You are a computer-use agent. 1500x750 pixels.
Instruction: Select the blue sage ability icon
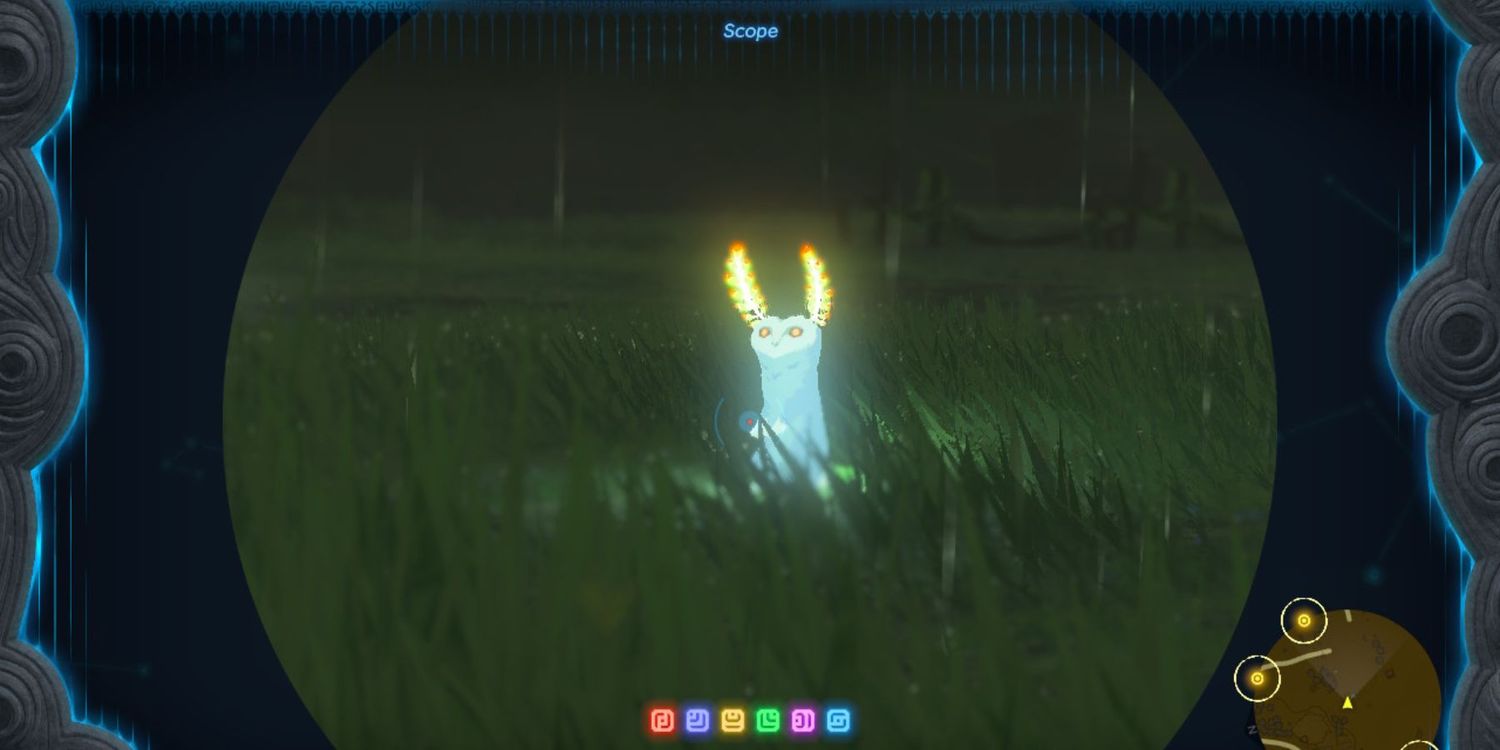[698, 720]
